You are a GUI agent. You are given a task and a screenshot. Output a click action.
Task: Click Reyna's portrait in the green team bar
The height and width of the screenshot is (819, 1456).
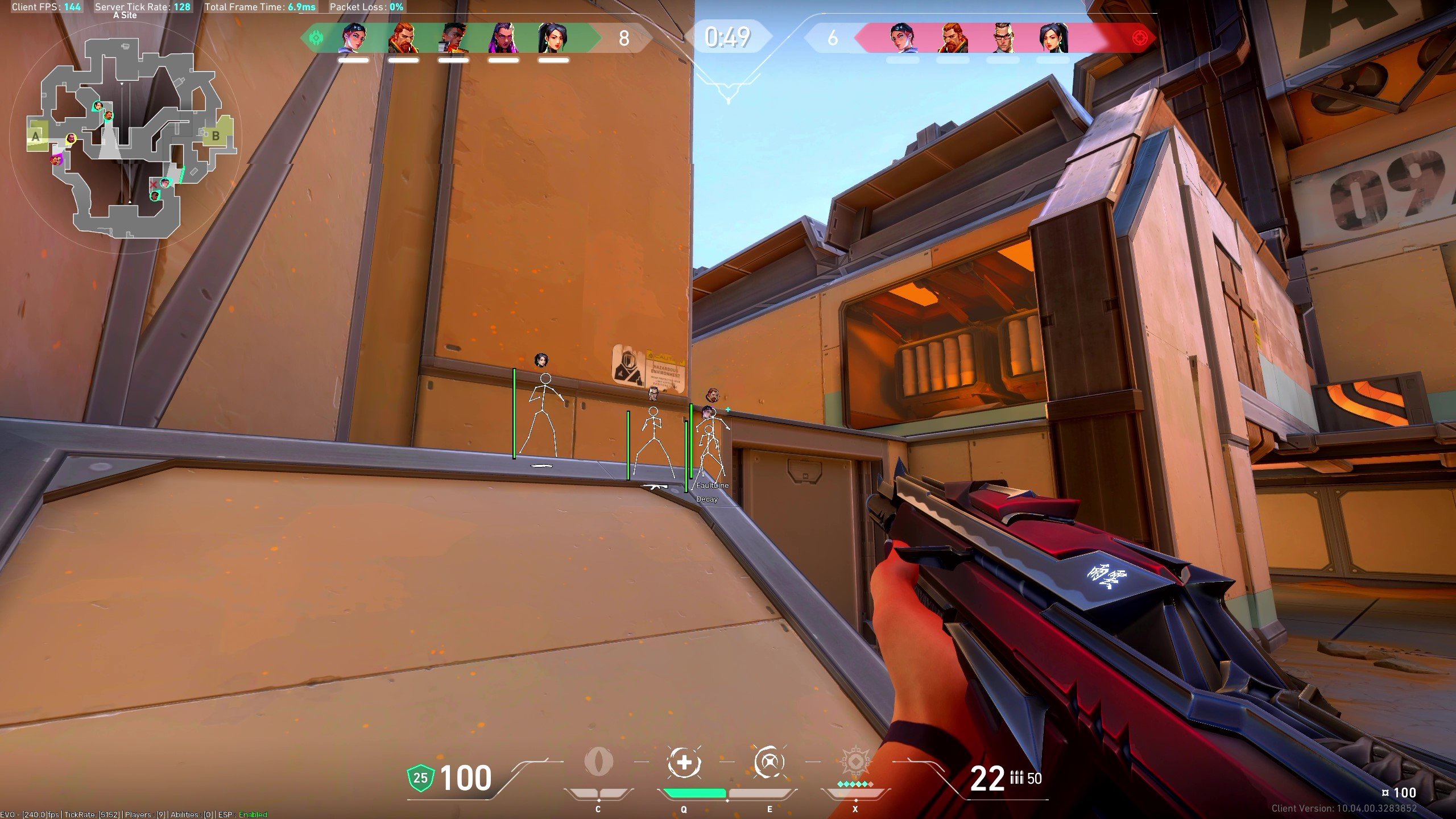click(x=503, y=38)
